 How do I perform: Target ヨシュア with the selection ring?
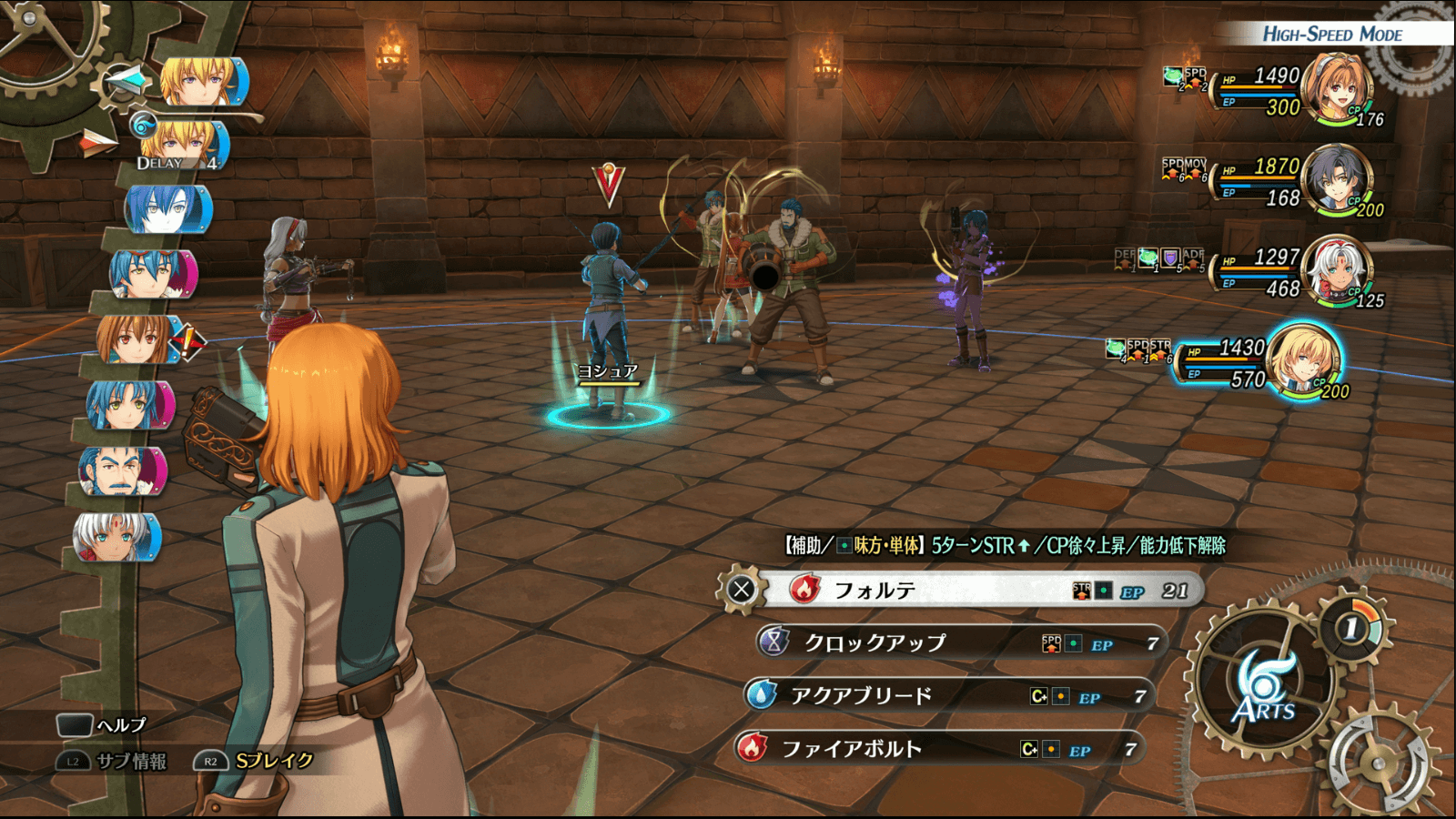point(608,415)
